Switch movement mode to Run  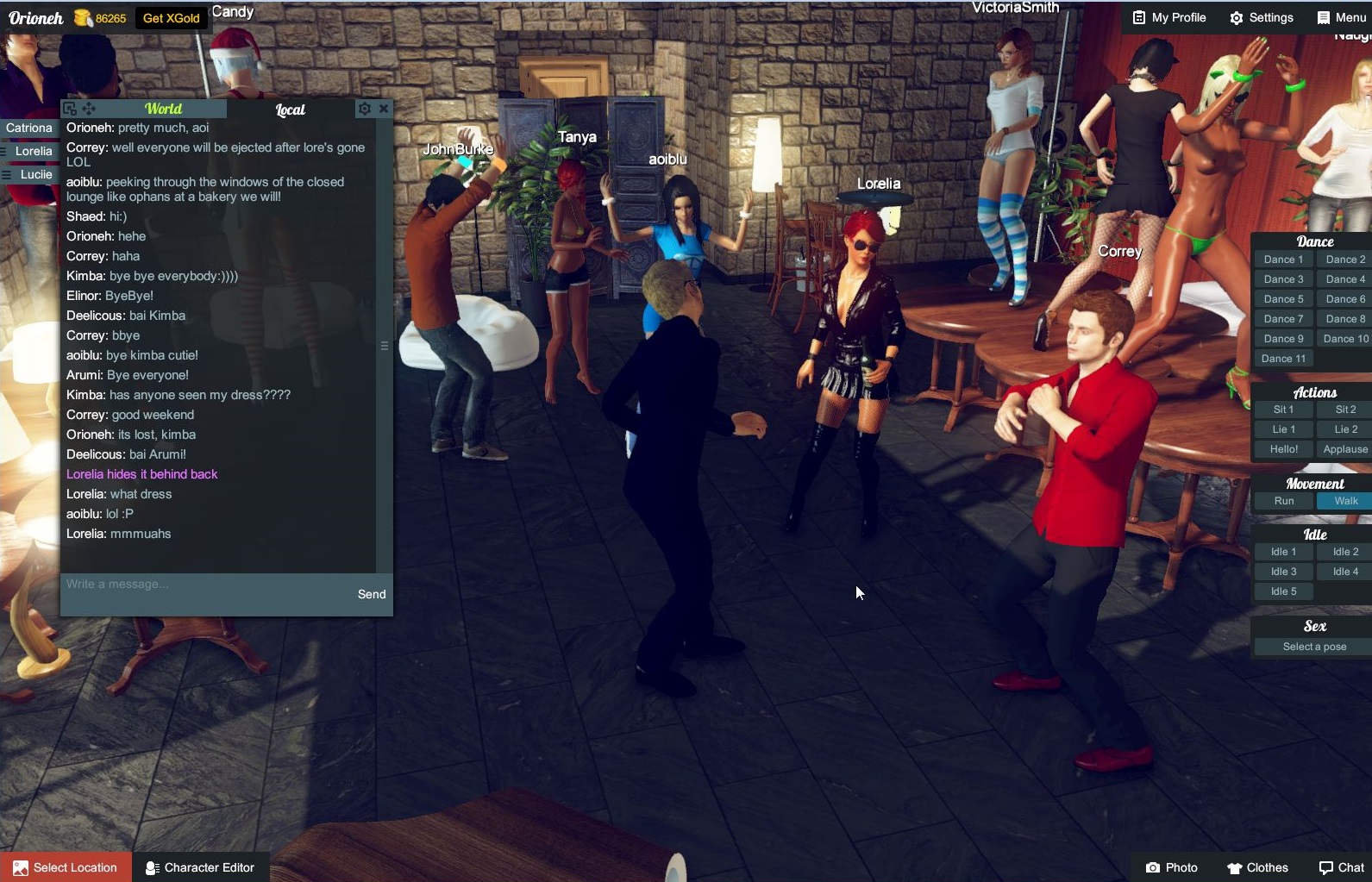click(1283, 501)
